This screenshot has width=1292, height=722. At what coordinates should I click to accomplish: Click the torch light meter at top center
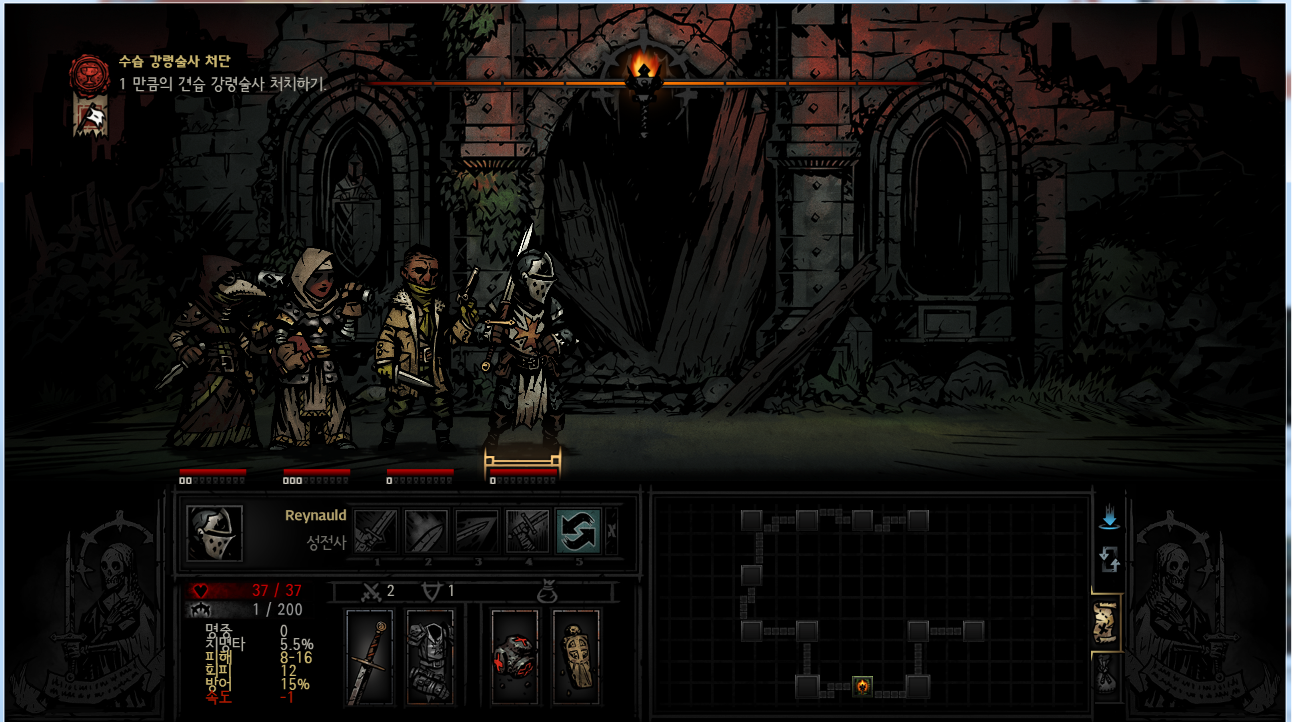pyautogui.click(x=644, y=71)
